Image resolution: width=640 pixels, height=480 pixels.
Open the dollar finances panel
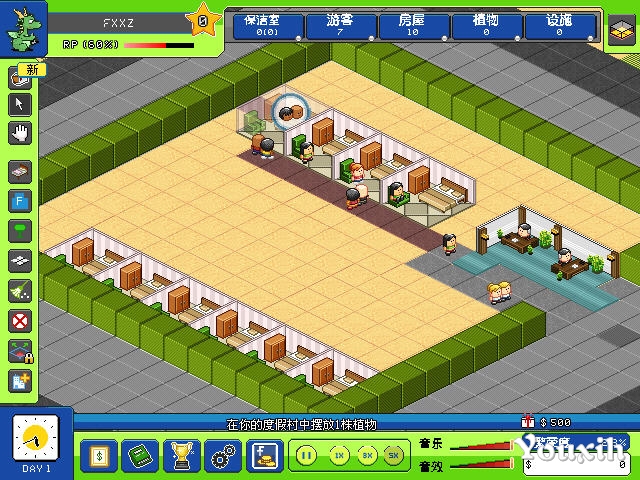[97, 456]
